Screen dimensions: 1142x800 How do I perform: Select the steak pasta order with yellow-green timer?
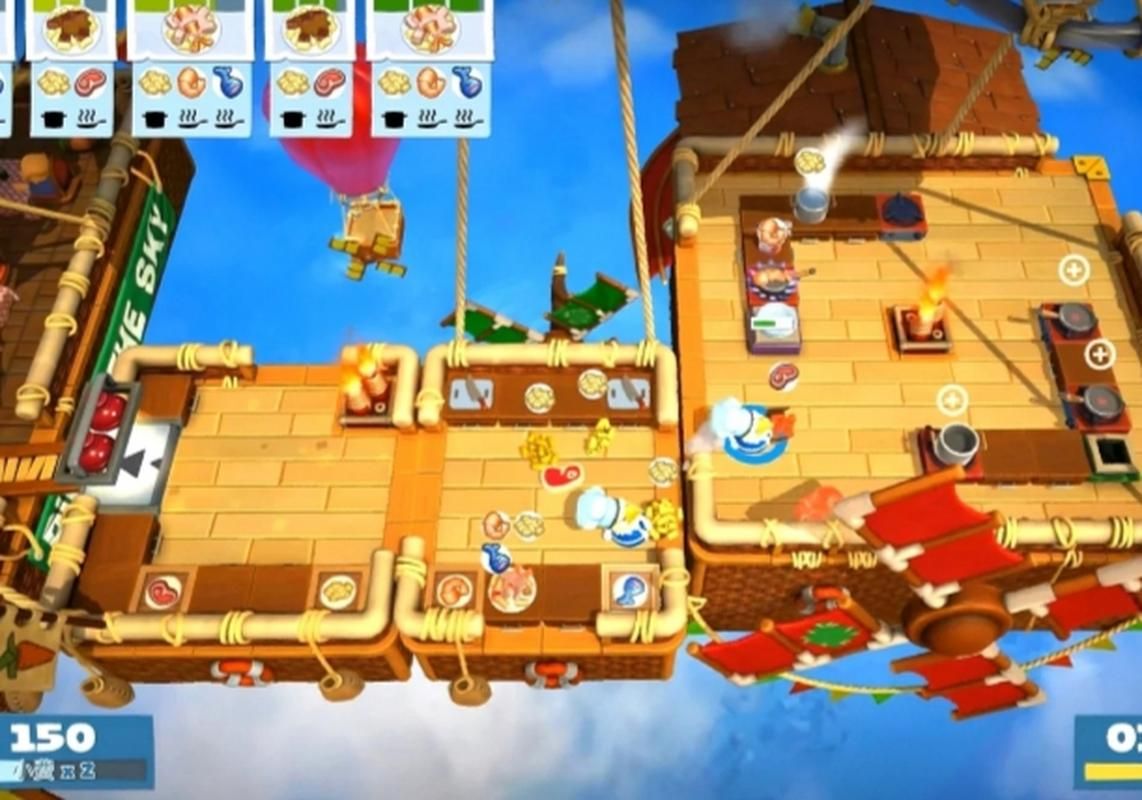point(70,60)
